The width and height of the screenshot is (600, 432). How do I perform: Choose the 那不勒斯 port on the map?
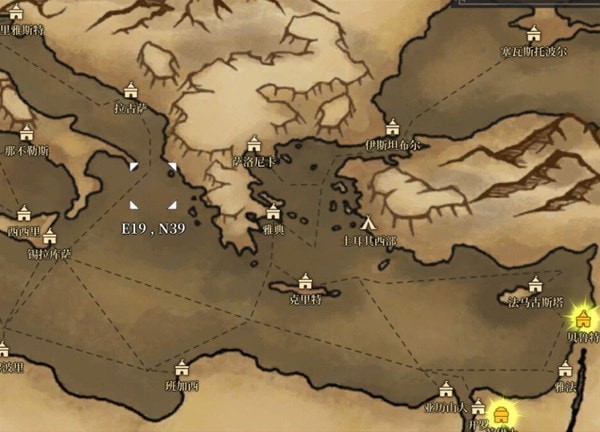click(27, 133)
